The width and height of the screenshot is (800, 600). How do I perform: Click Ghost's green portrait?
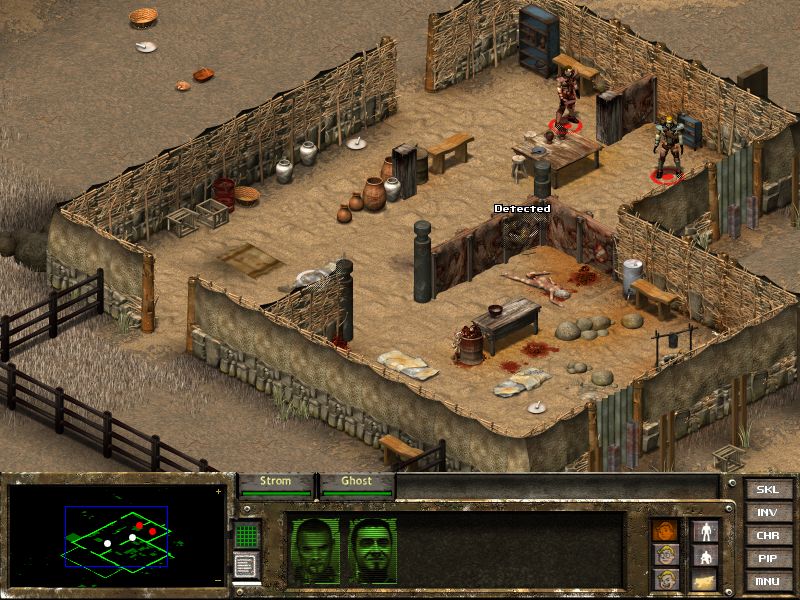(x=374, y=550)
